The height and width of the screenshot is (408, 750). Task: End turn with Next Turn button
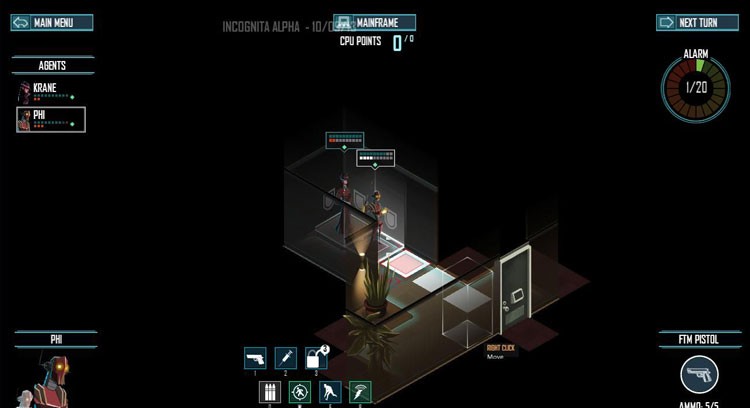[696, 23]
